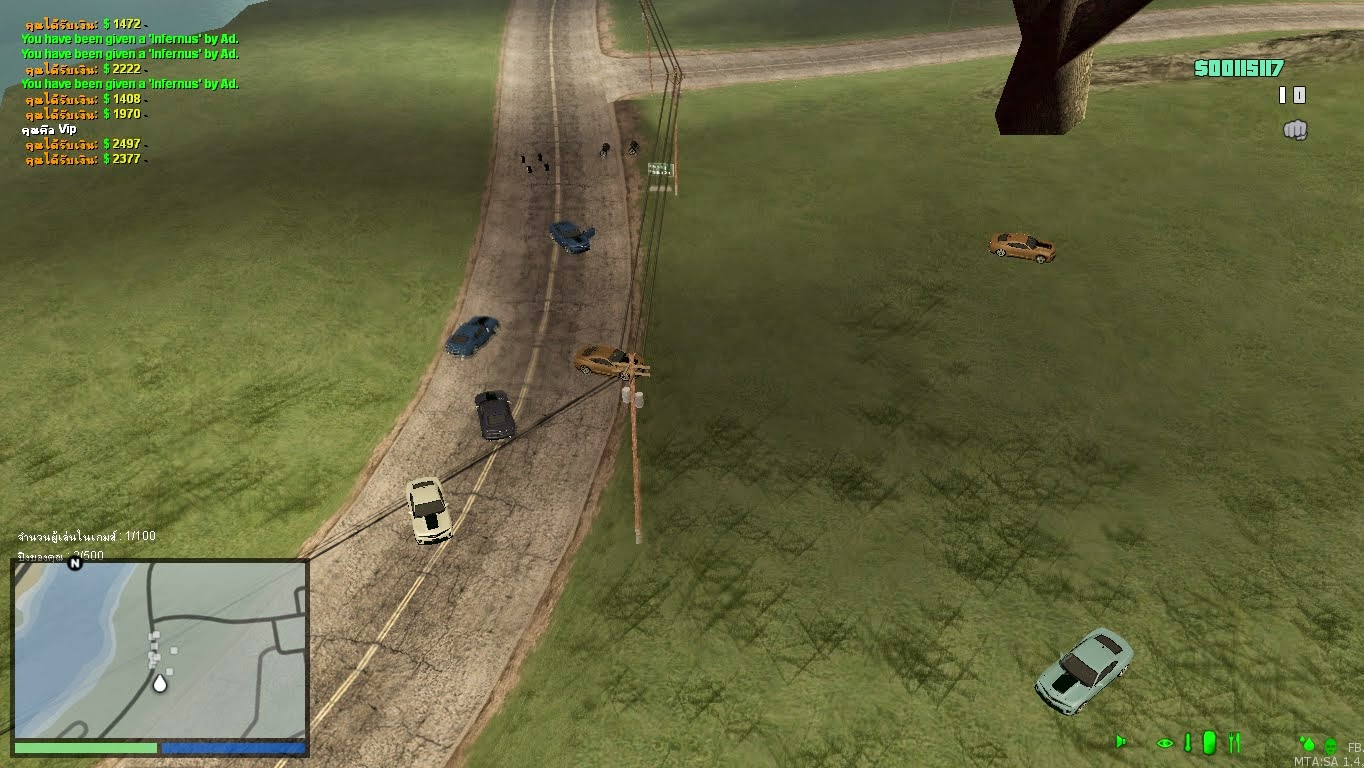The height and width of the screenshot is (768, 1364).
Task: Click the fist weapon icon
Action: point(1295,130)
